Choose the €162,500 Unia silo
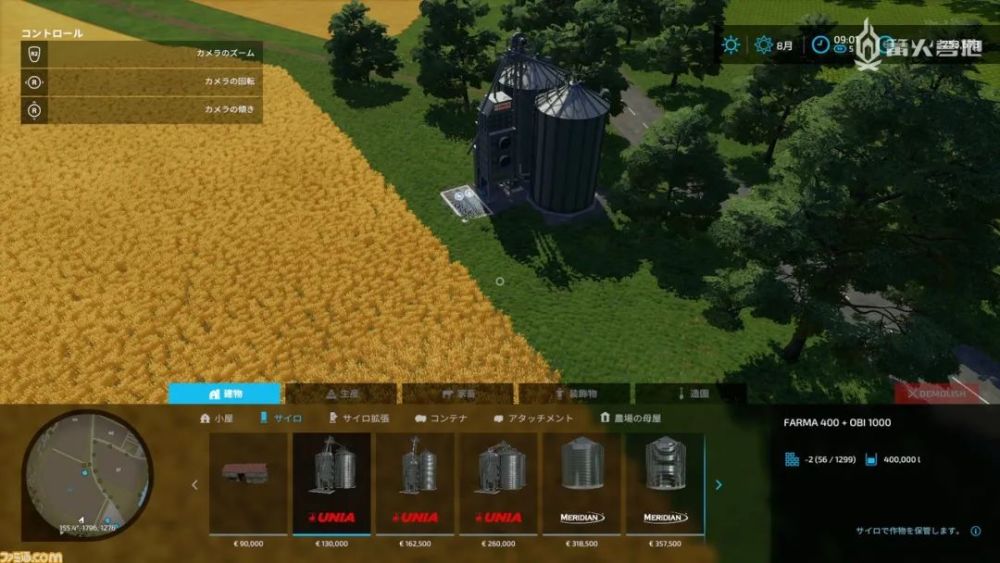This screenshot has height=563, width=1000. pos(415,484)
